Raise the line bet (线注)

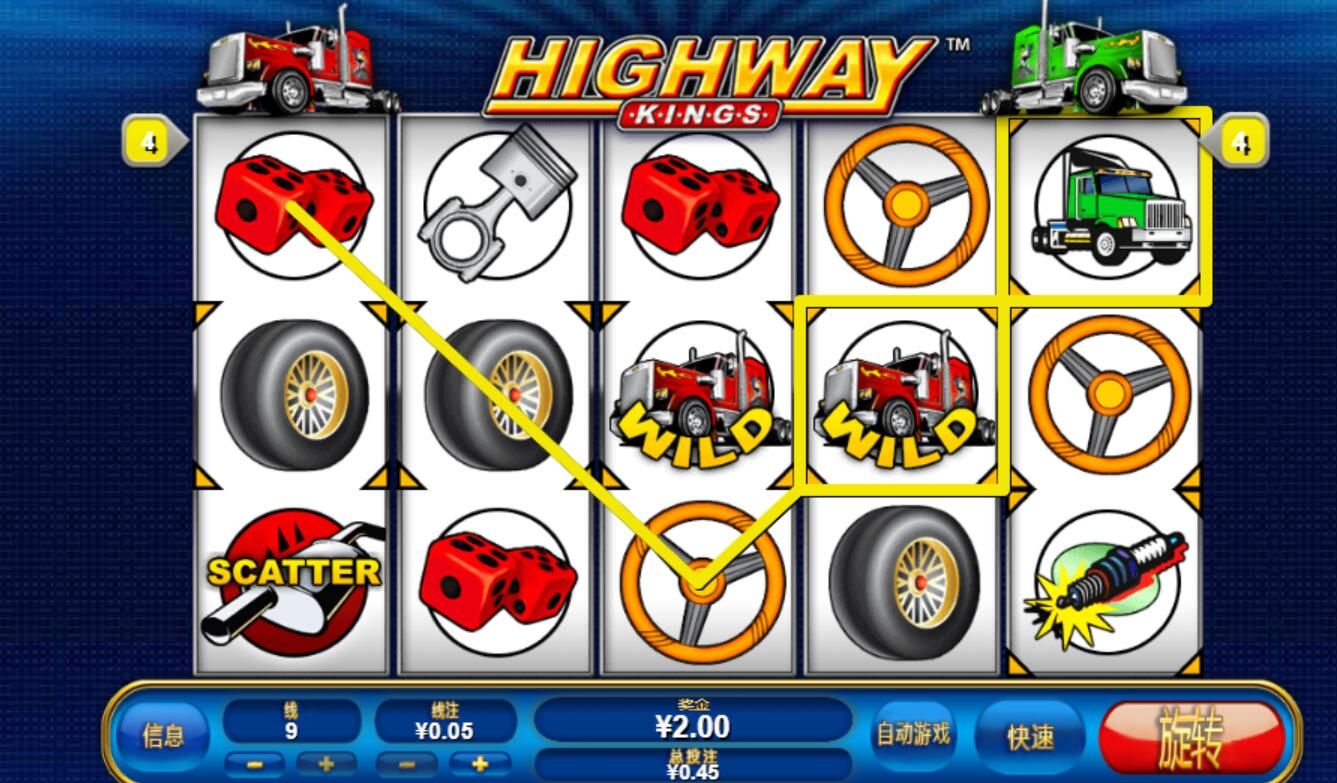[480, 765]
